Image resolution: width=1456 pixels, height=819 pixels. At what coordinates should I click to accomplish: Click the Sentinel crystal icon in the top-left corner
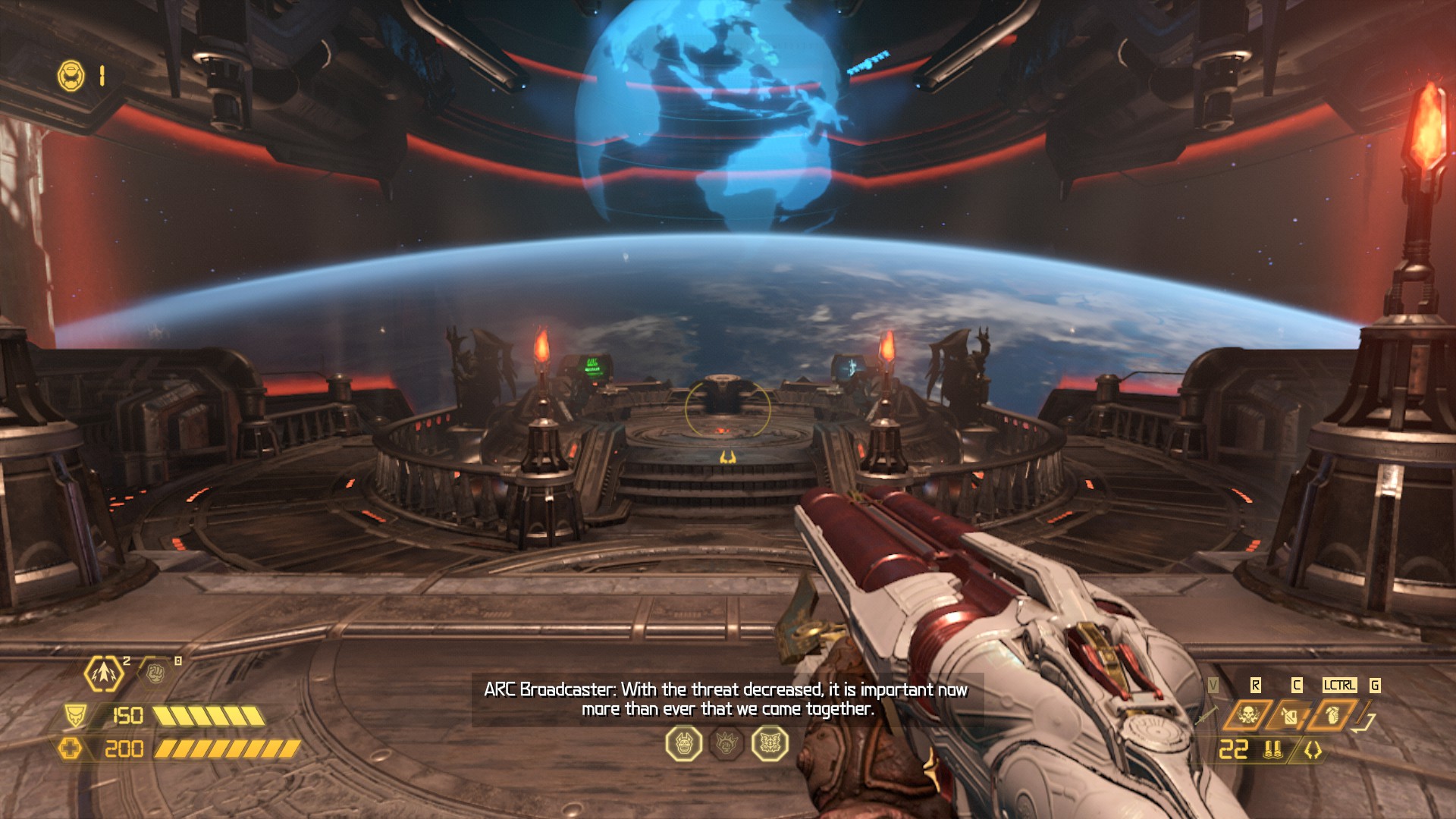pyautogui.click(x=70, y=74)
